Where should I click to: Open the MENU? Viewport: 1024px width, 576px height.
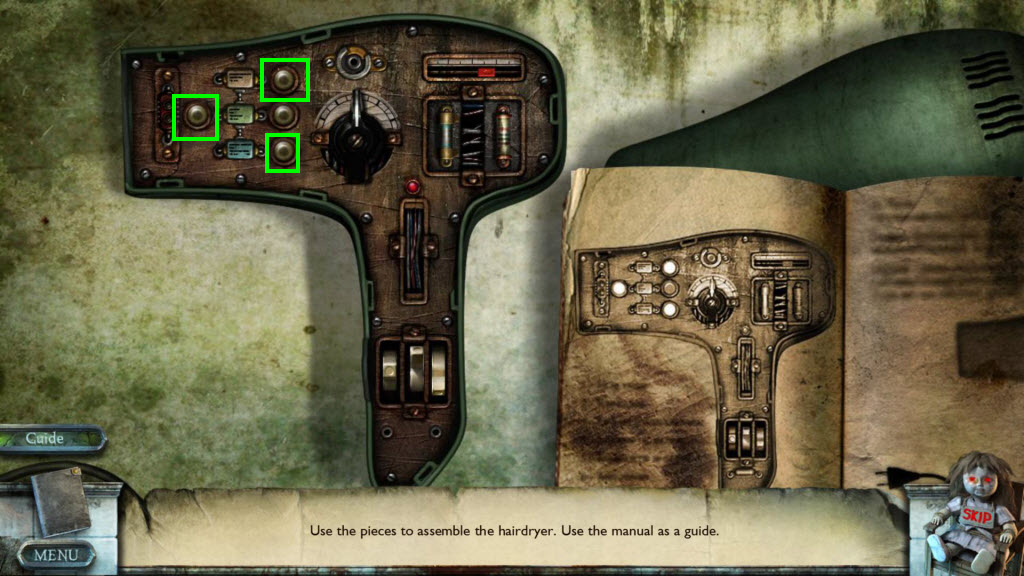click(56, 553)
